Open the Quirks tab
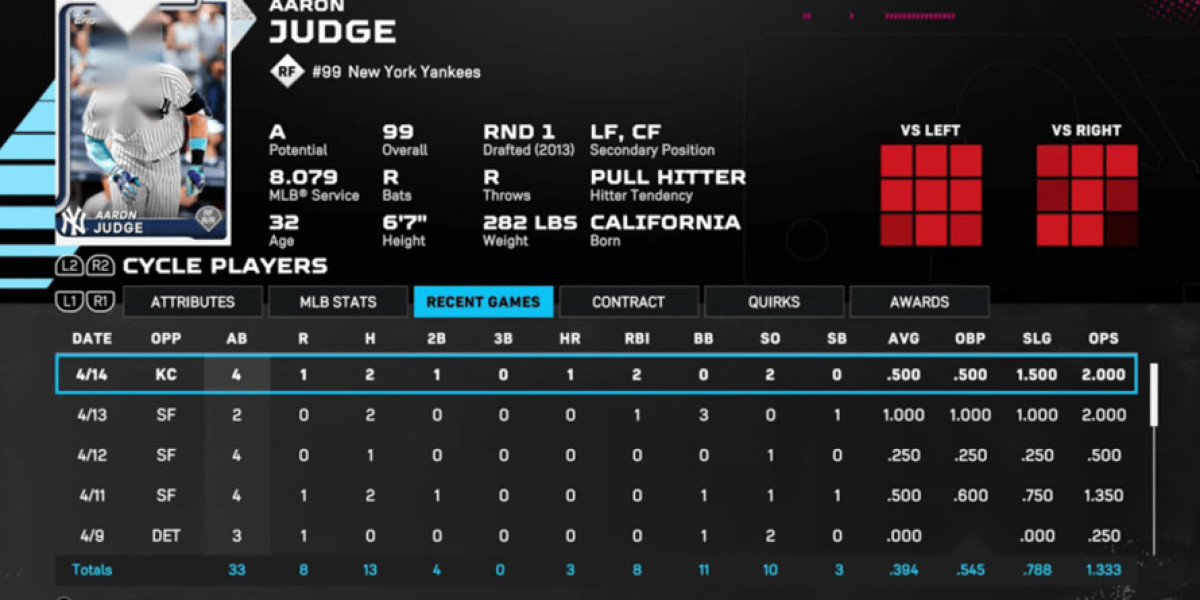The width and height of the screenshot is (1200, 600). click(x=773, y=302)
